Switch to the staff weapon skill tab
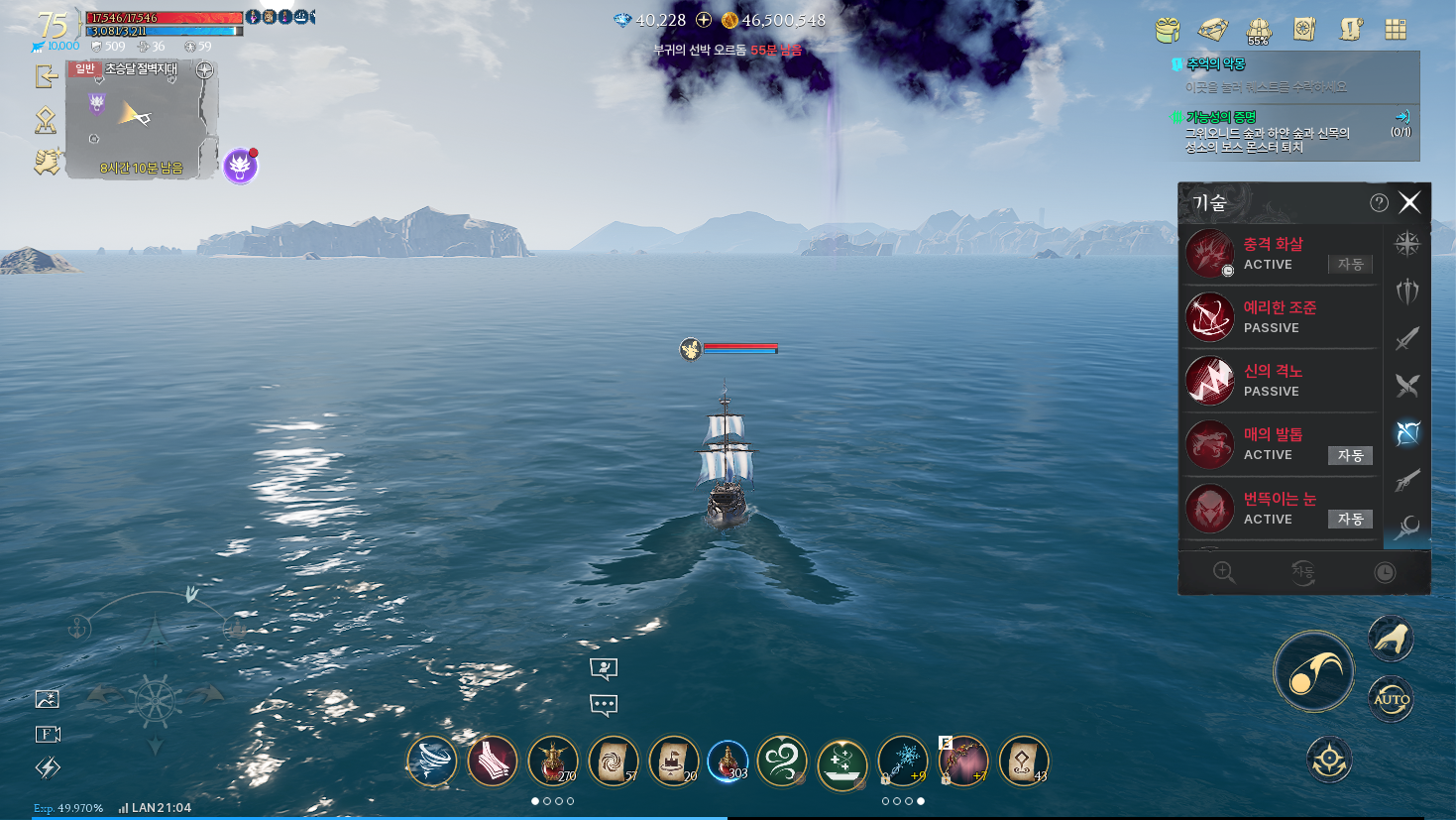The height and width of the screenshot is (820, 1456). point(1407,527)
